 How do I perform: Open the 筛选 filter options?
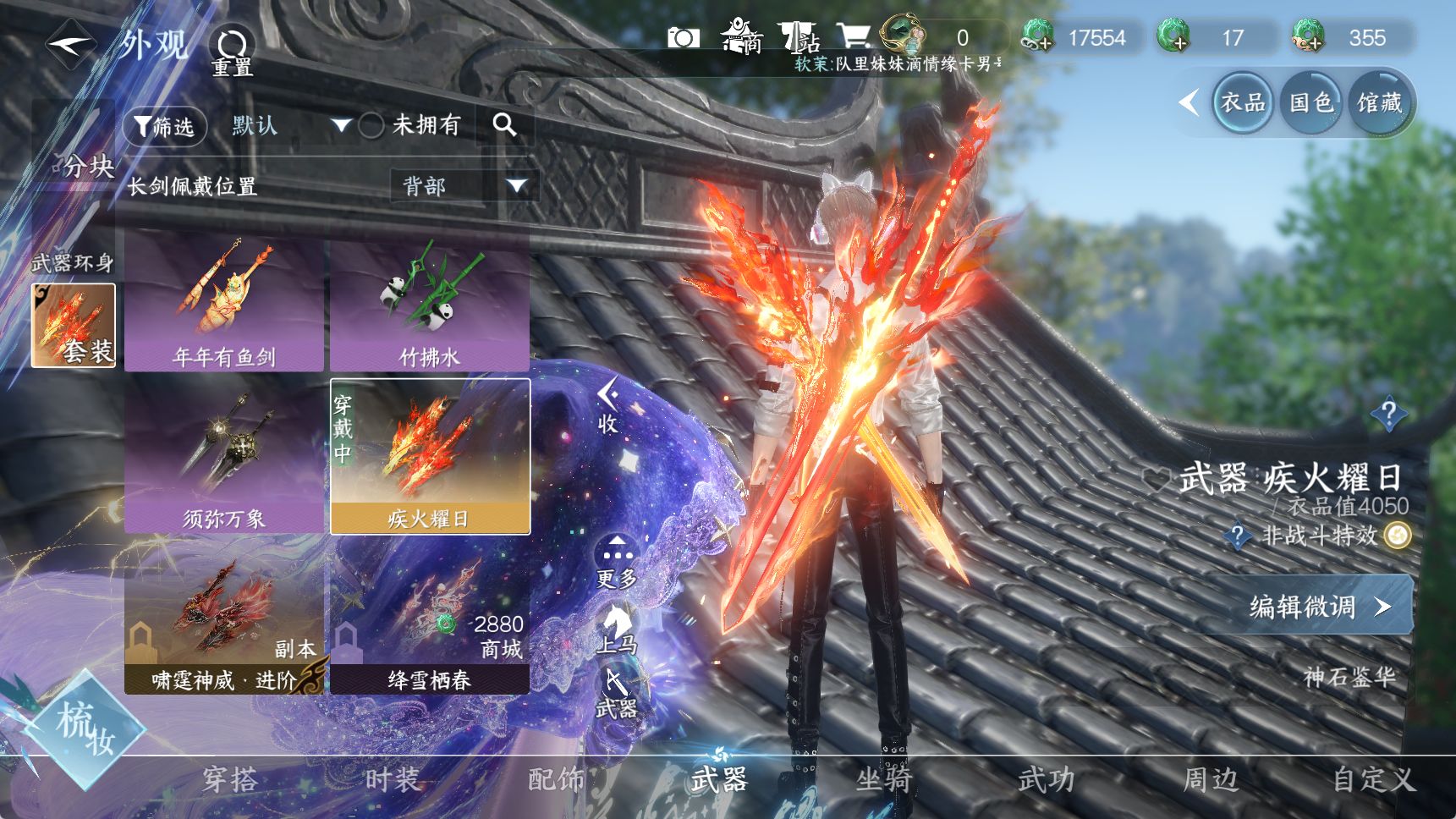click(165, 127)
